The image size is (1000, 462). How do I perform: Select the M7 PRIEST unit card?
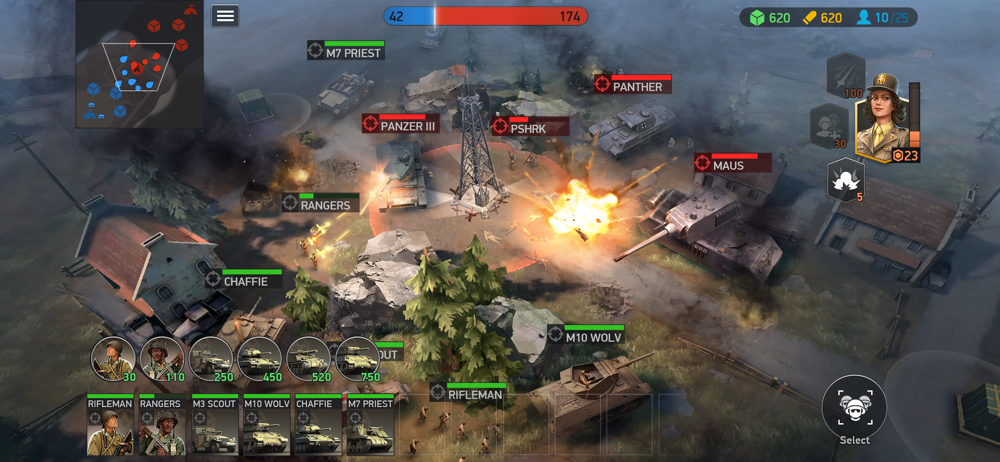click(x=369, y=425)
